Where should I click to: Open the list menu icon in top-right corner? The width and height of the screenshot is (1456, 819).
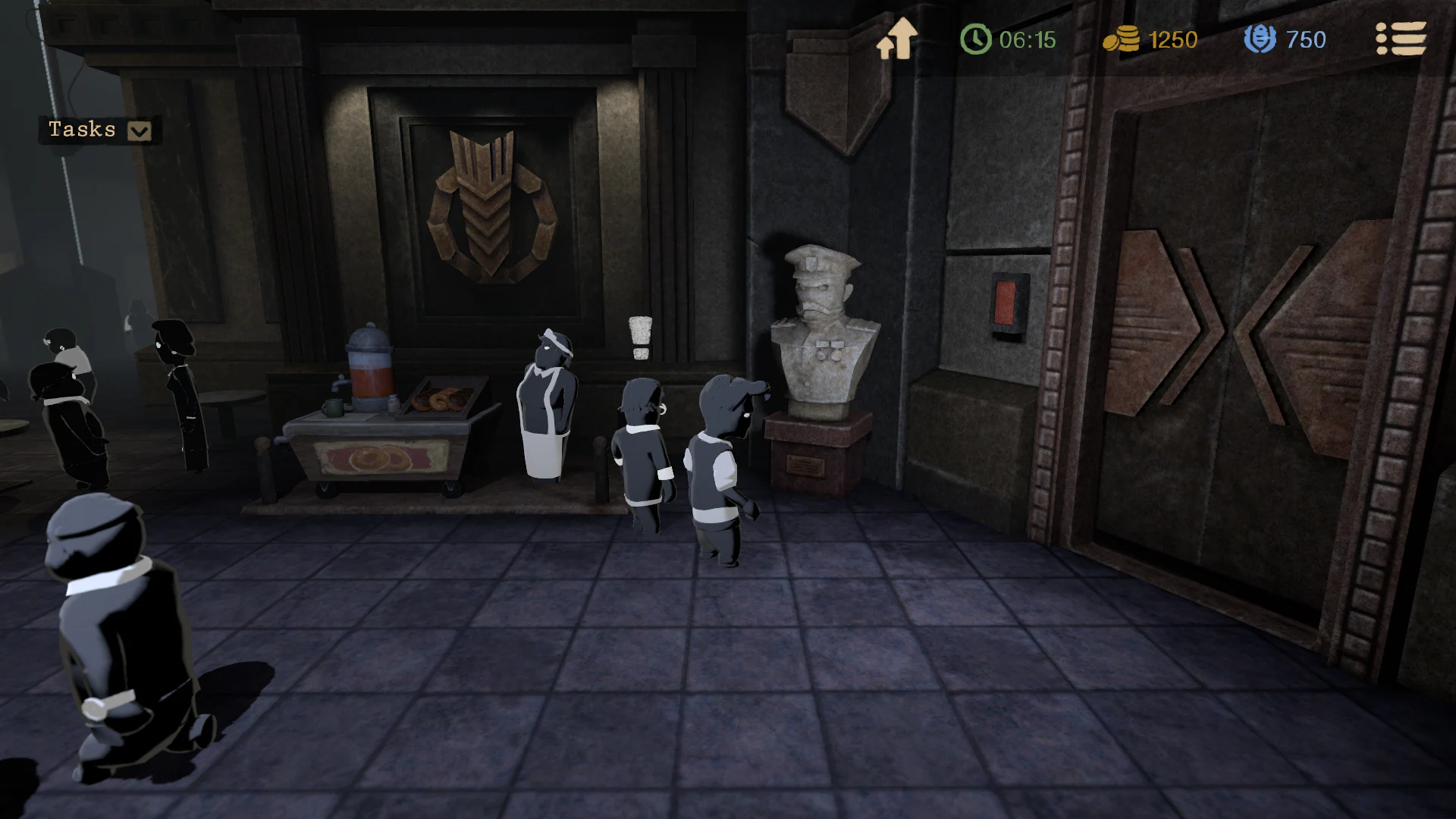1401,39
